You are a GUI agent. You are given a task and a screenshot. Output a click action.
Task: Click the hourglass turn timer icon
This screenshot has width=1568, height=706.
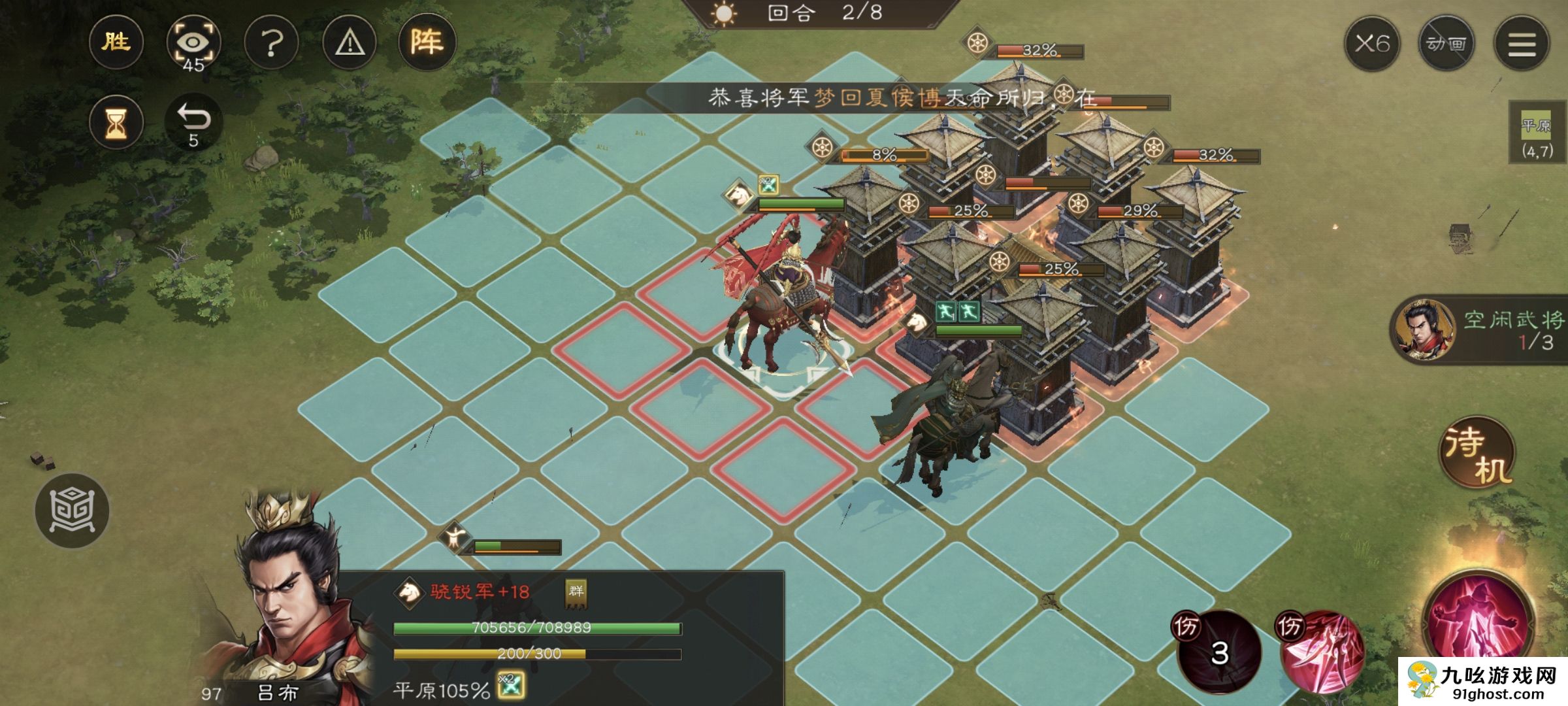tap(116, 121)
